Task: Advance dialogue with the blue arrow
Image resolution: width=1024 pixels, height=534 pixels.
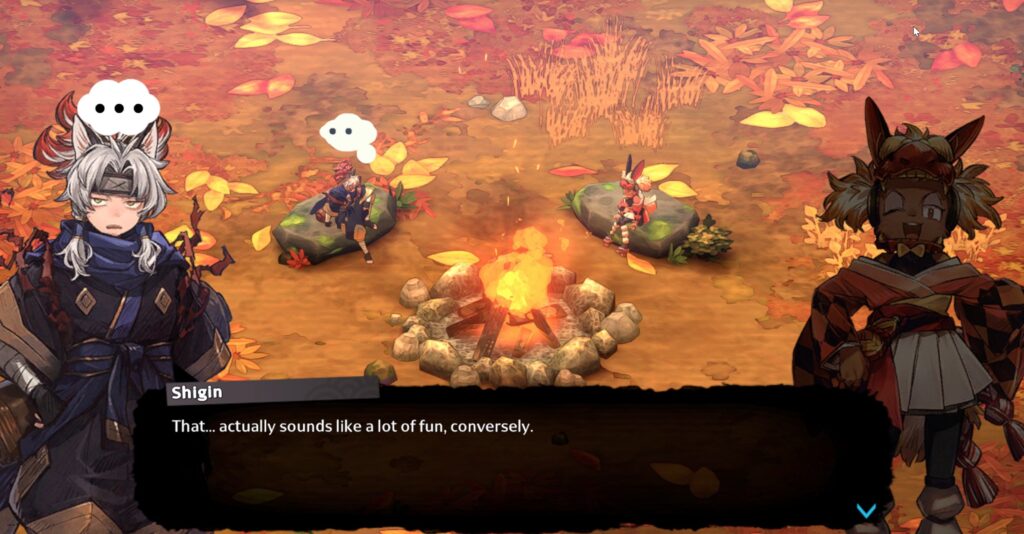Action: point(866,511)
